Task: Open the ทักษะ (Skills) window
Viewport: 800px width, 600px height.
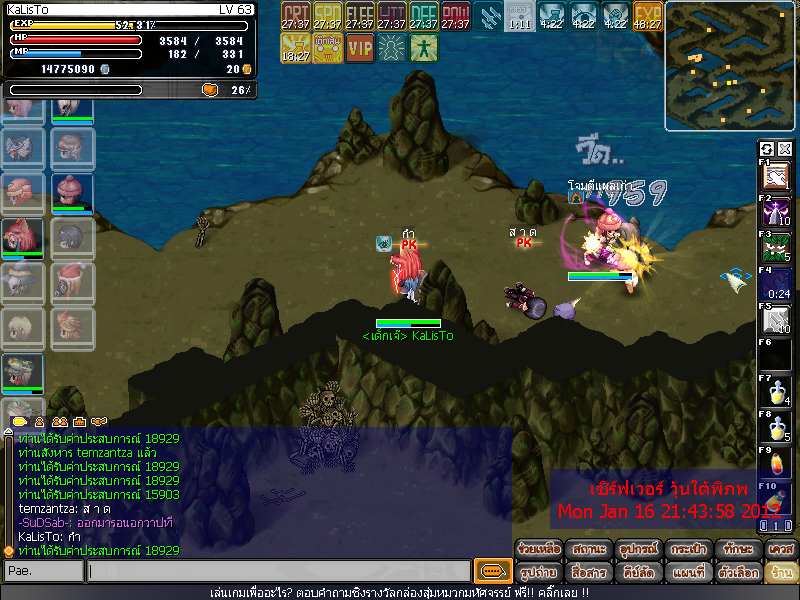Action: click(x=736, y=549)
